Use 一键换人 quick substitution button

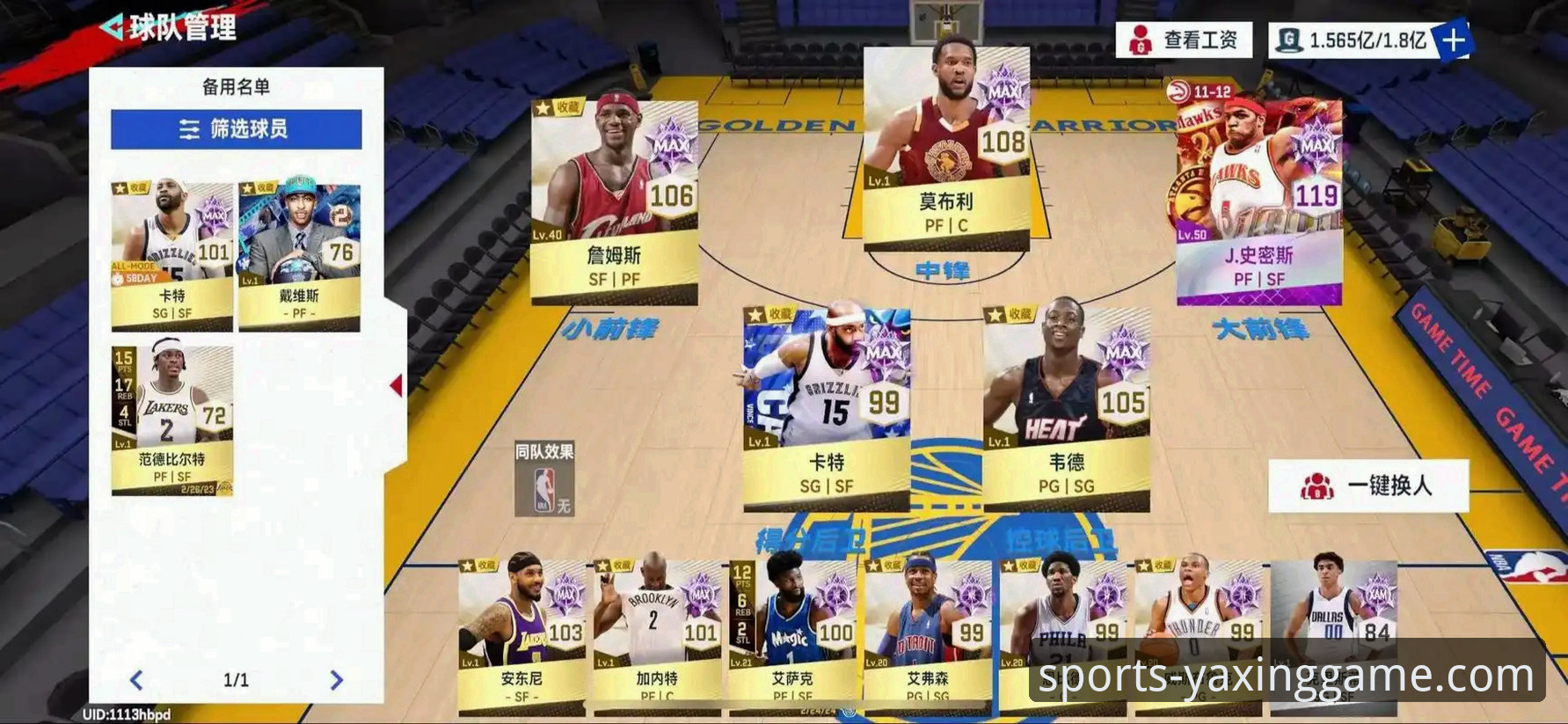(1368, 486)
